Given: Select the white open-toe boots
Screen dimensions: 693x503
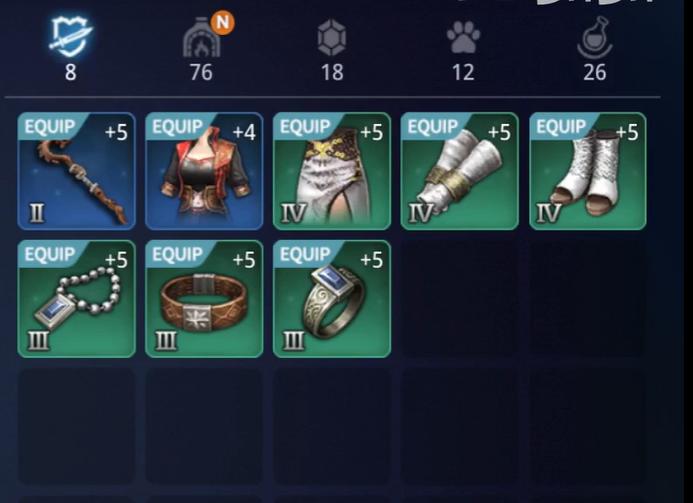Looking at the screenshot, I should pos(588,171).
